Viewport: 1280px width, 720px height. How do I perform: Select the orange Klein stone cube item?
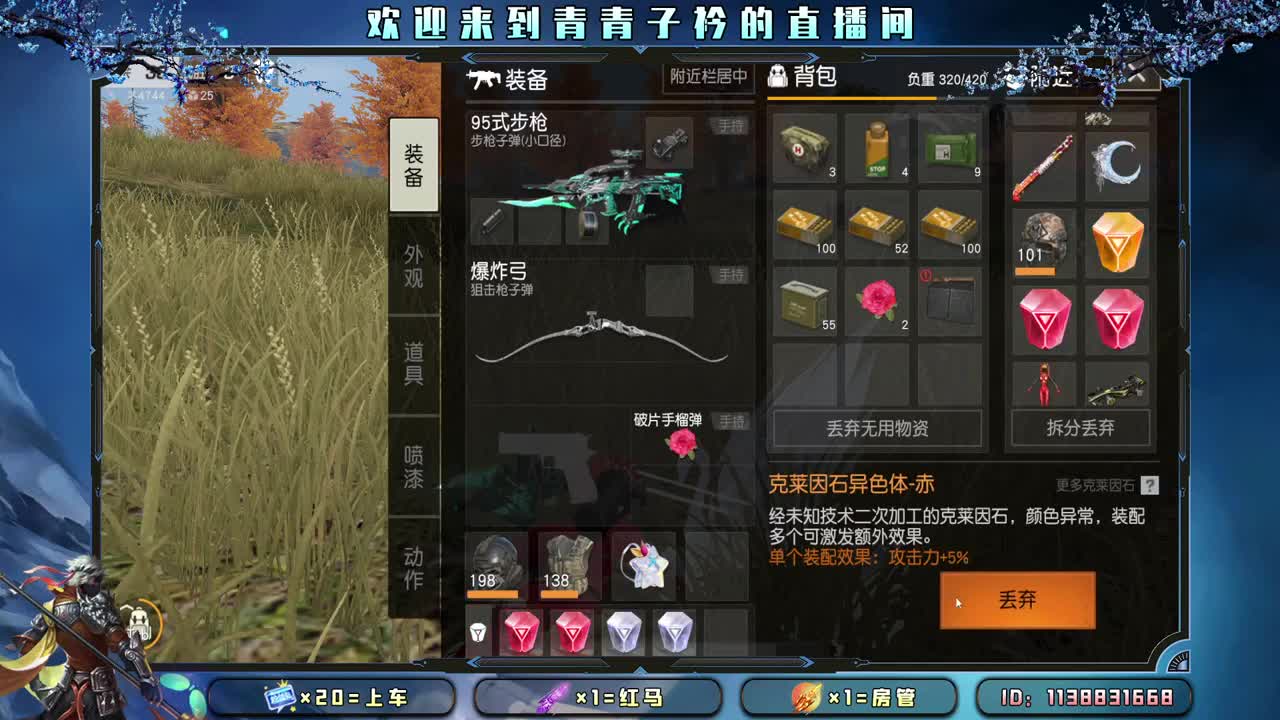click(1117, 240)
